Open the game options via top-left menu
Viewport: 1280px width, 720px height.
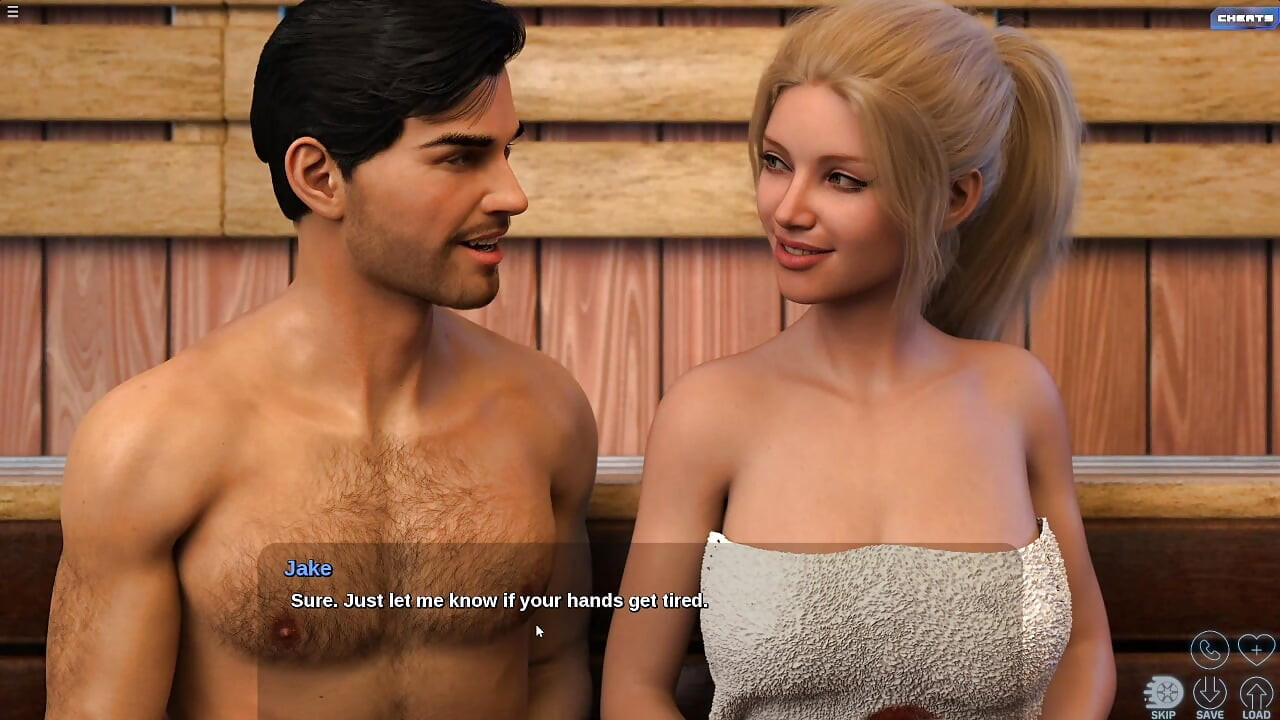coord(13,11)
